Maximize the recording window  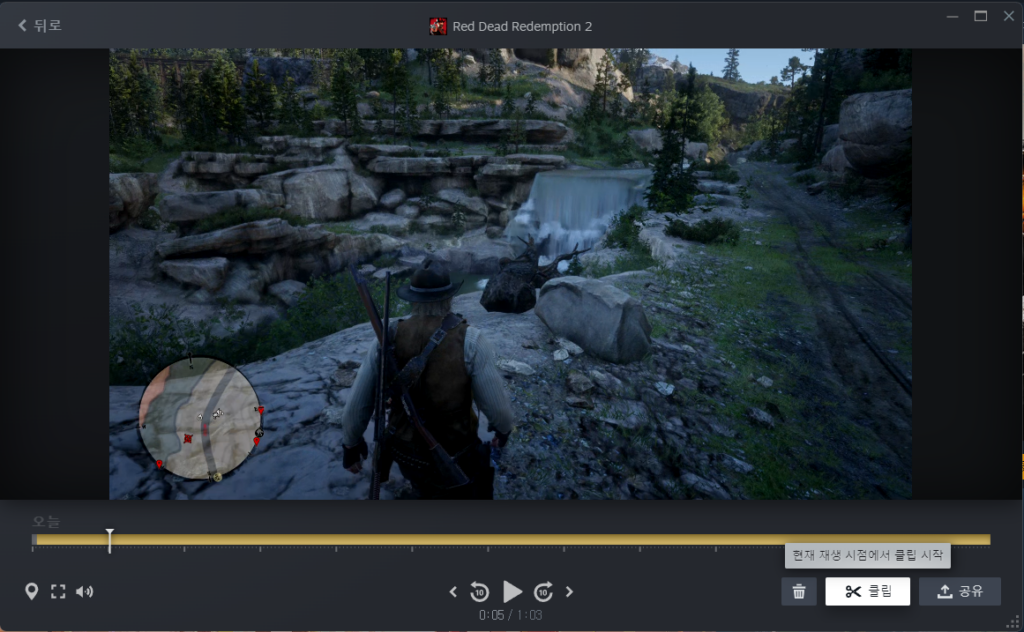tap(980, 15)
